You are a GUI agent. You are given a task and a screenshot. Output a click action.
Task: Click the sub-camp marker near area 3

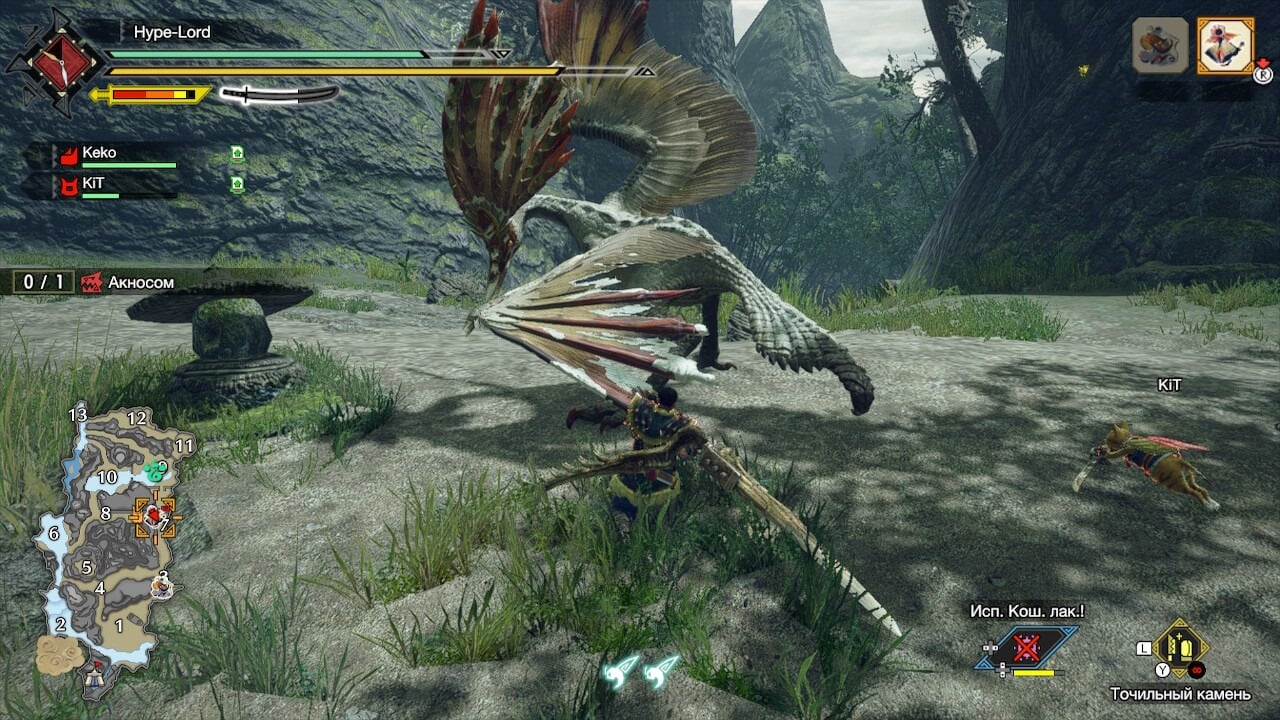[163, 584]
